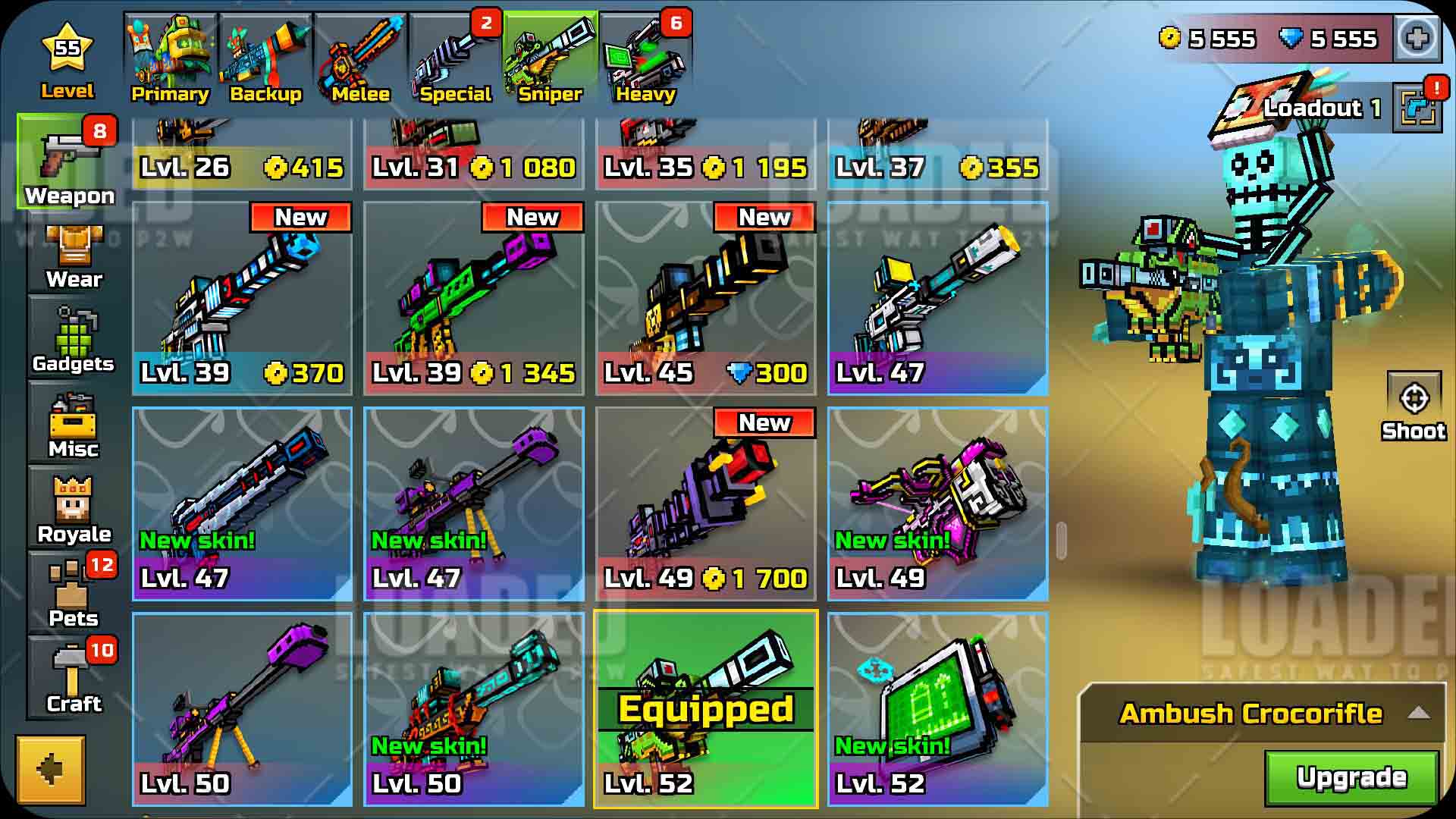Expand the Ambush Crocorifle info panel
This screenshot has height=819, width=1456.
pyautogui.click(x=1418, y=713)
